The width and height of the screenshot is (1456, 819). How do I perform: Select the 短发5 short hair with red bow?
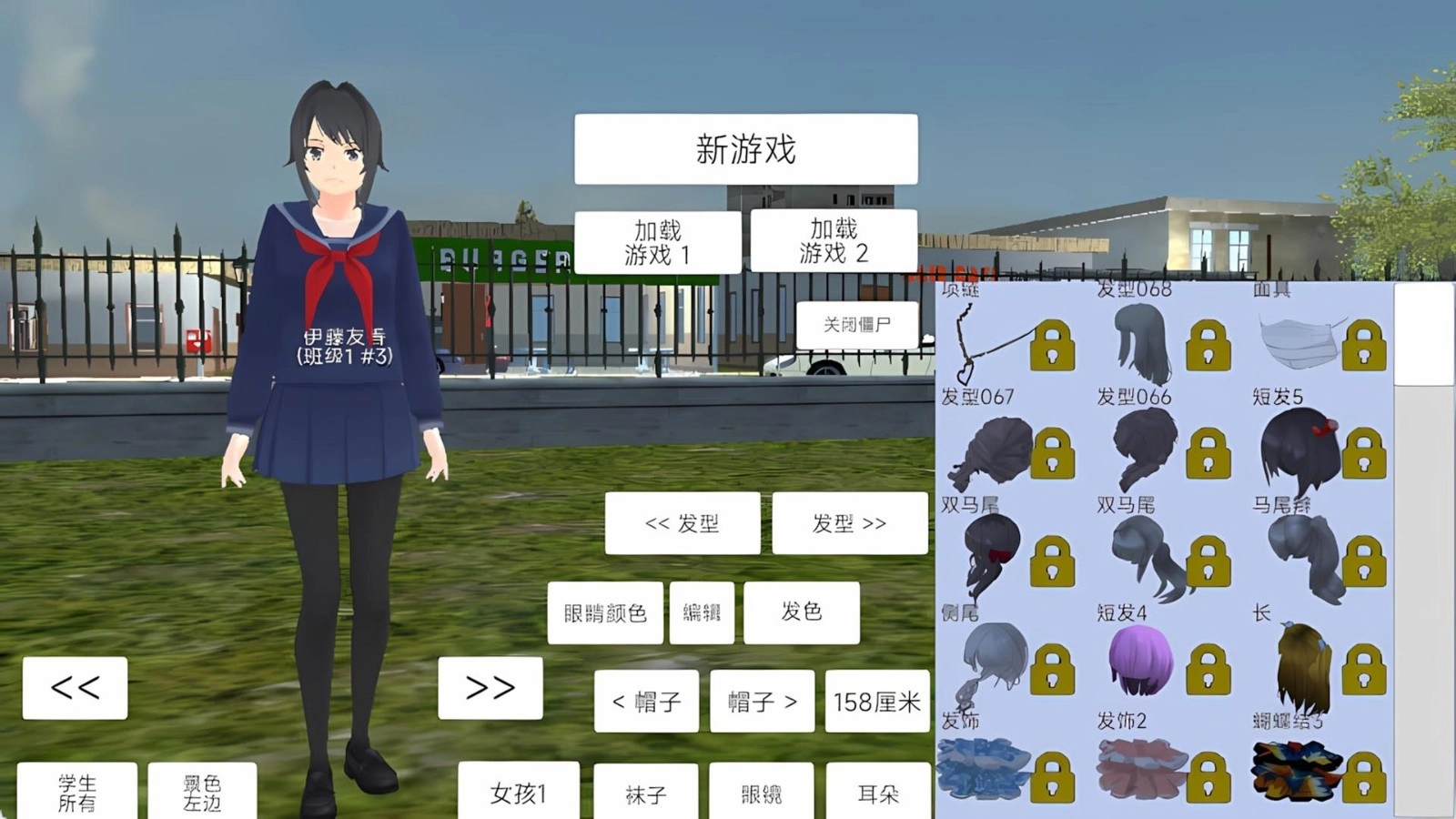[x=1299, y=450]
